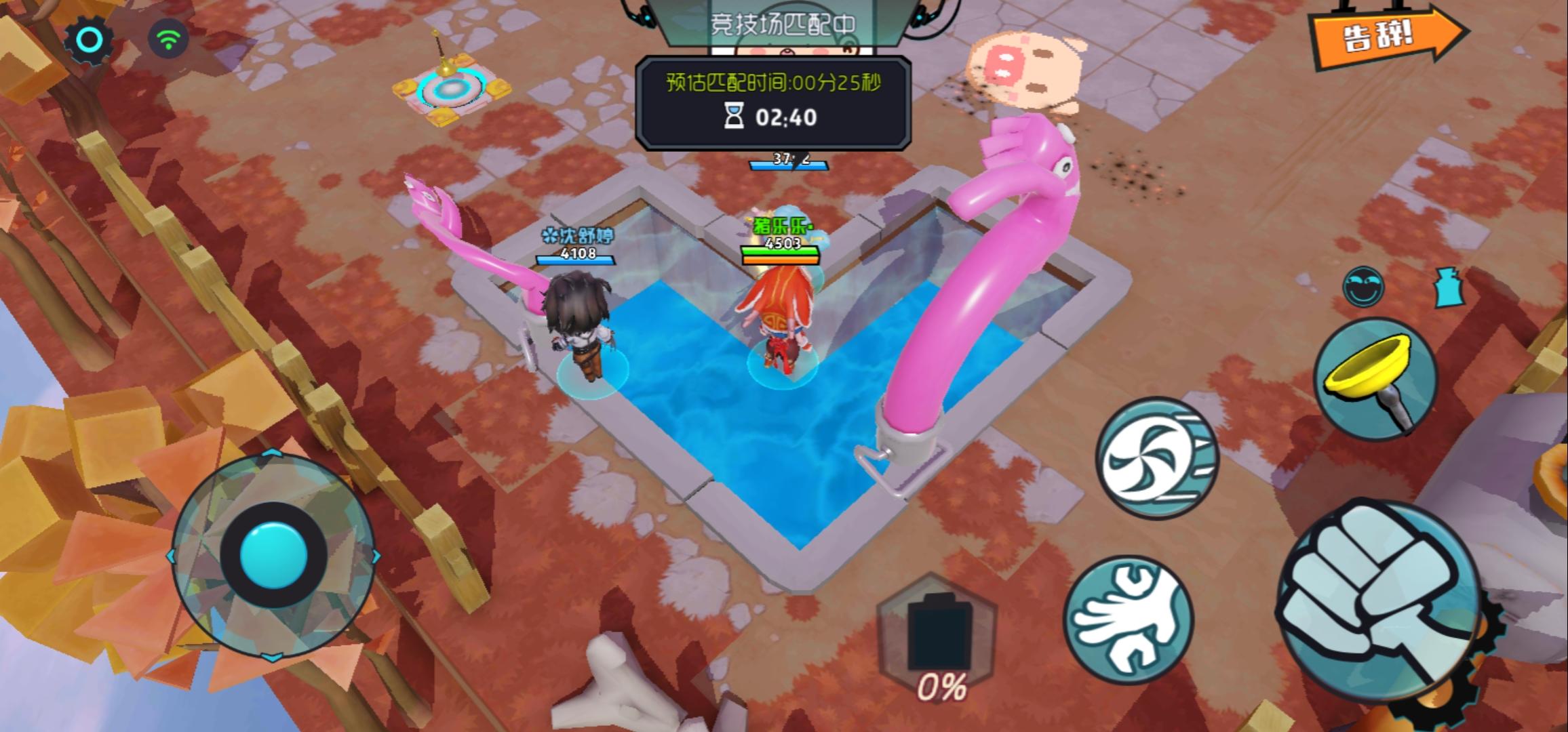Open the settings gear icon

click(x=87, y=39)
